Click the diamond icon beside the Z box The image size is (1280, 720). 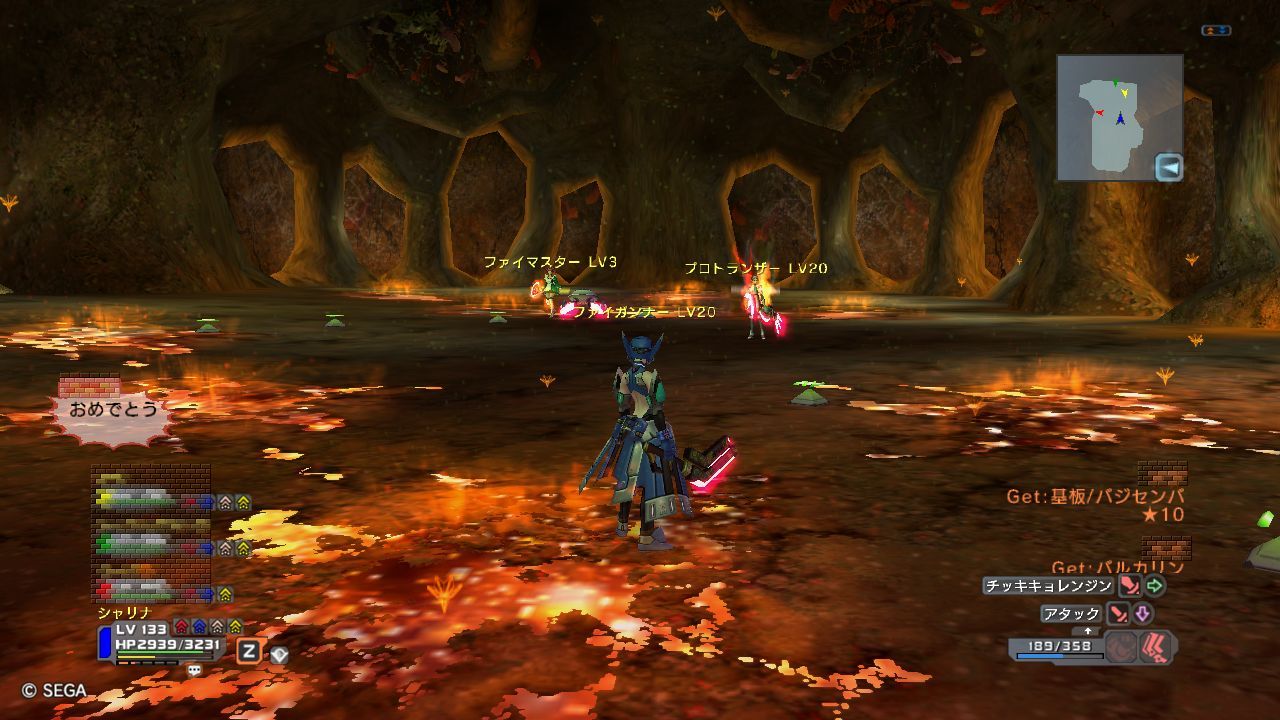(279, 654)
